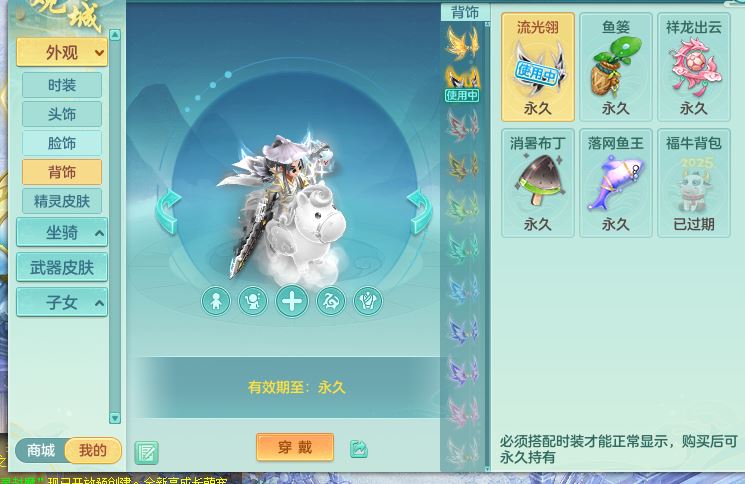
Task: Select the 消暑布丁 popsicle item
Action: coord(538,183)
